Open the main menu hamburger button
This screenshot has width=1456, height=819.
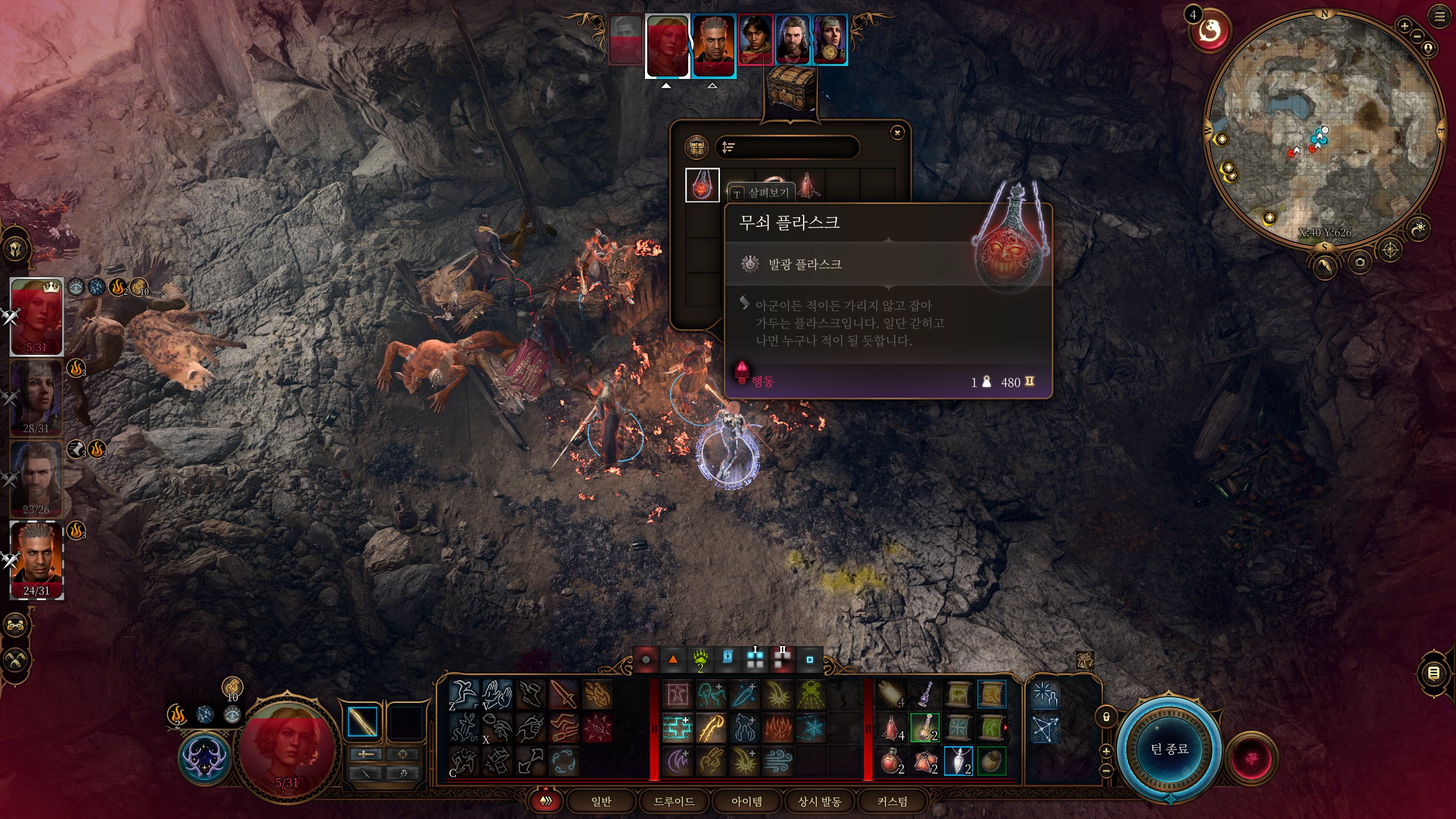click(x=1440, y=16)
